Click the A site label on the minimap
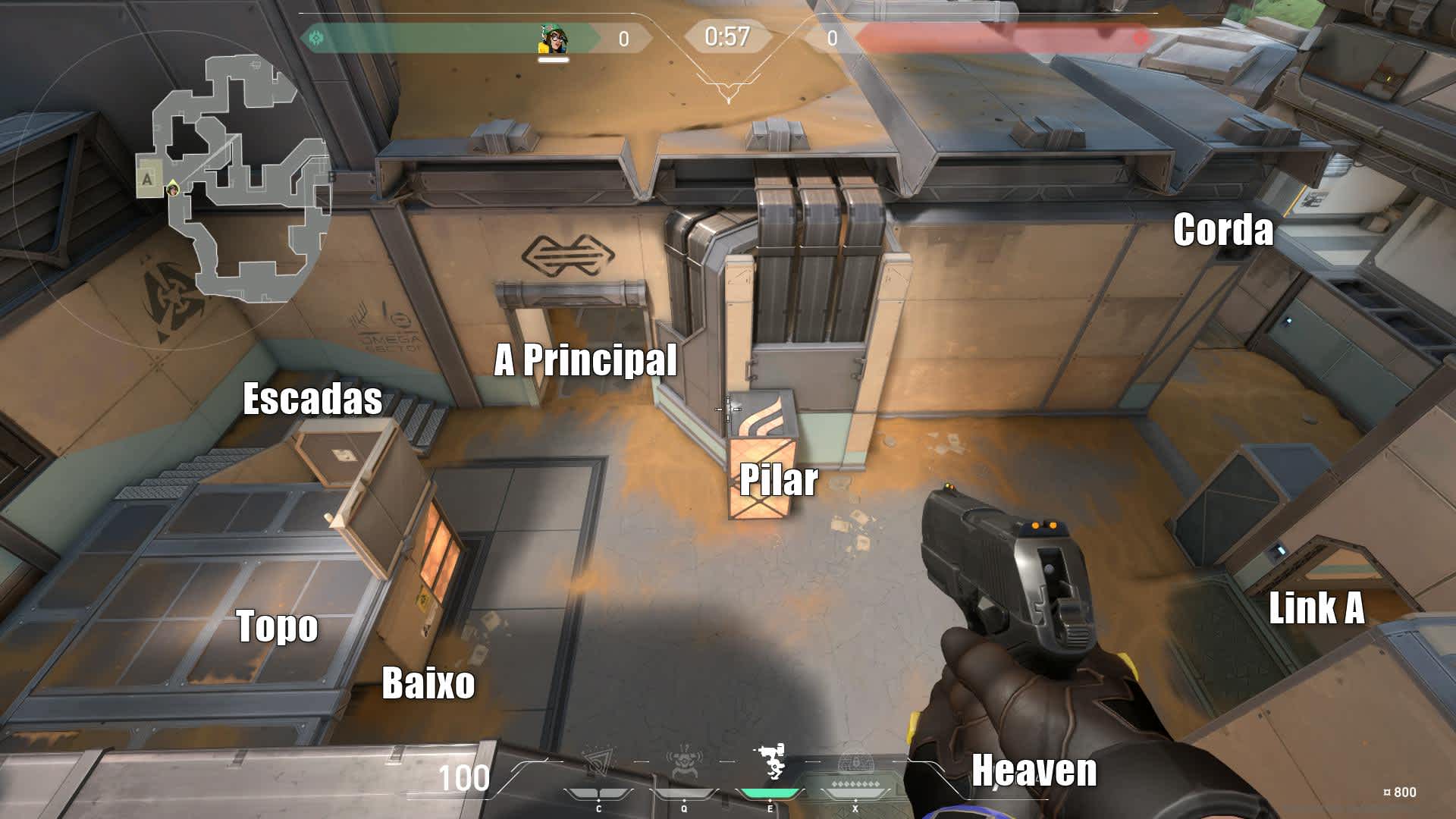Screen dimensions: 1456x819 (146, 178)
